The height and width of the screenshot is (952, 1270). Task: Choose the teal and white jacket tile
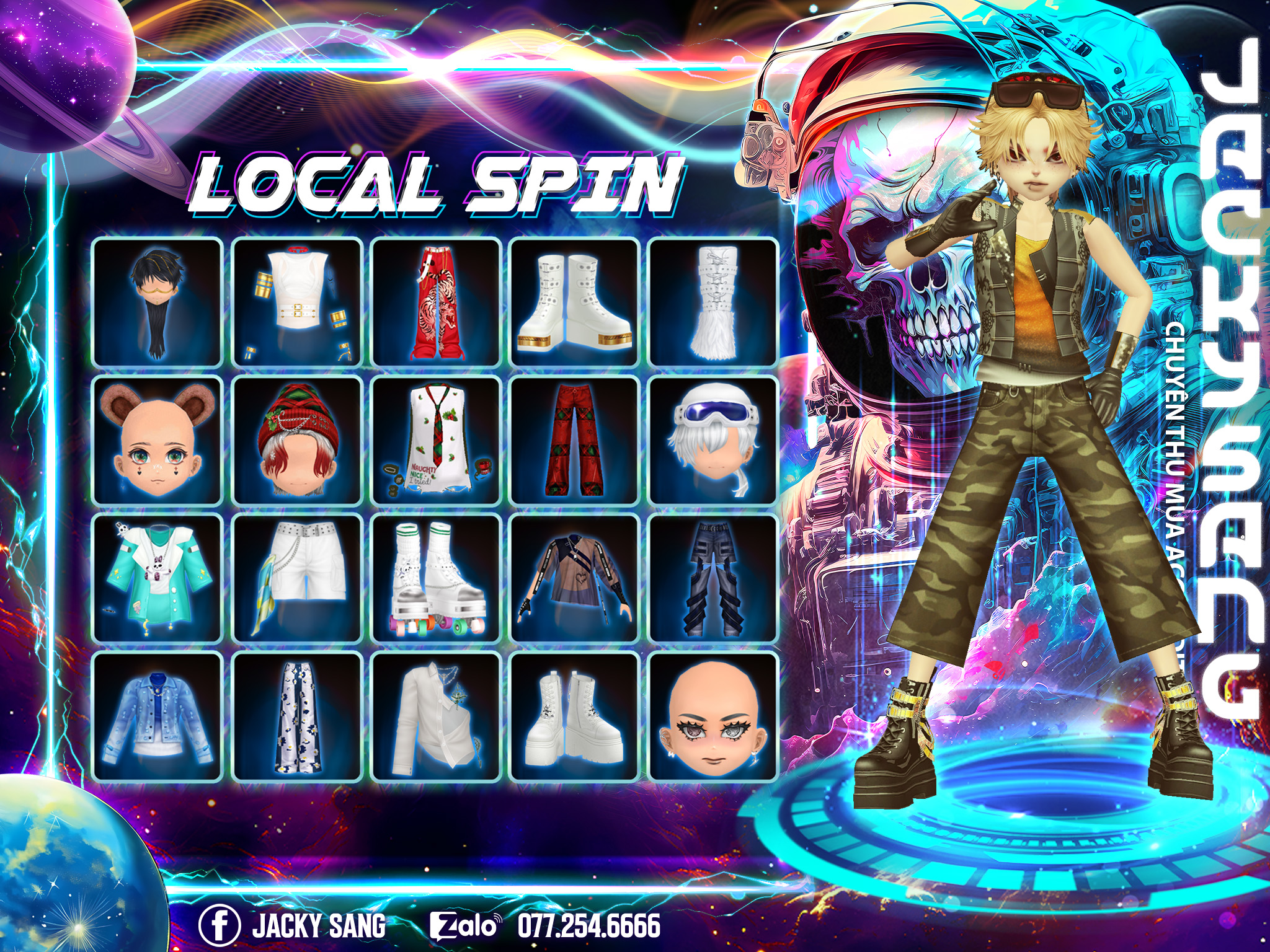[157, 578]
